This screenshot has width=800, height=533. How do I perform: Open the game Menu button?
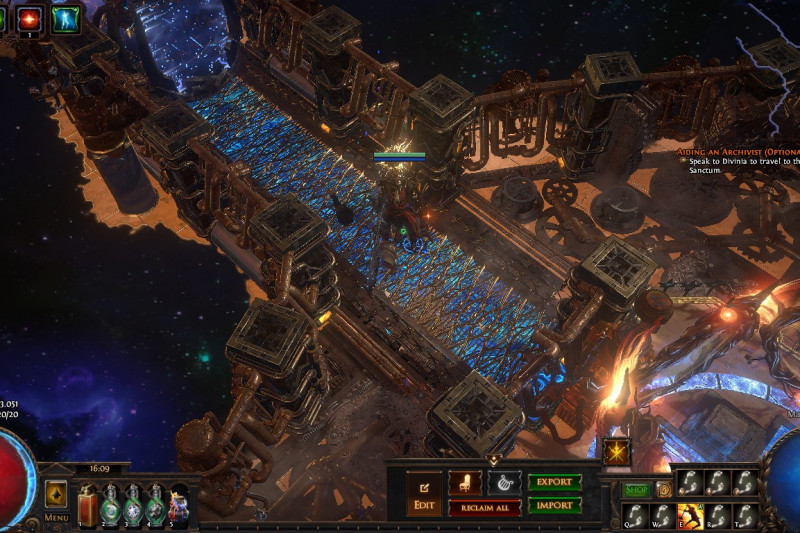56,500
